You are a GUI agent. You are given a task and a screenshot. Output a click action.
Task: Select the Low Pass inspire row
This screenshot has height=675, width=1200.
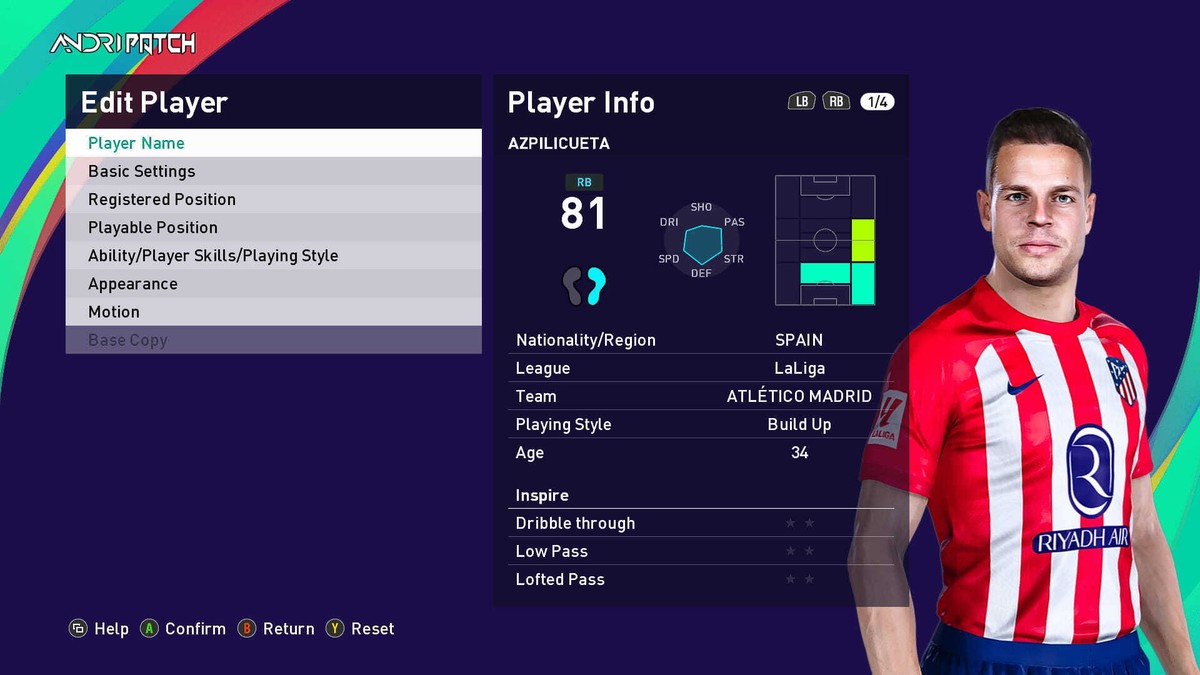[700, 551]
